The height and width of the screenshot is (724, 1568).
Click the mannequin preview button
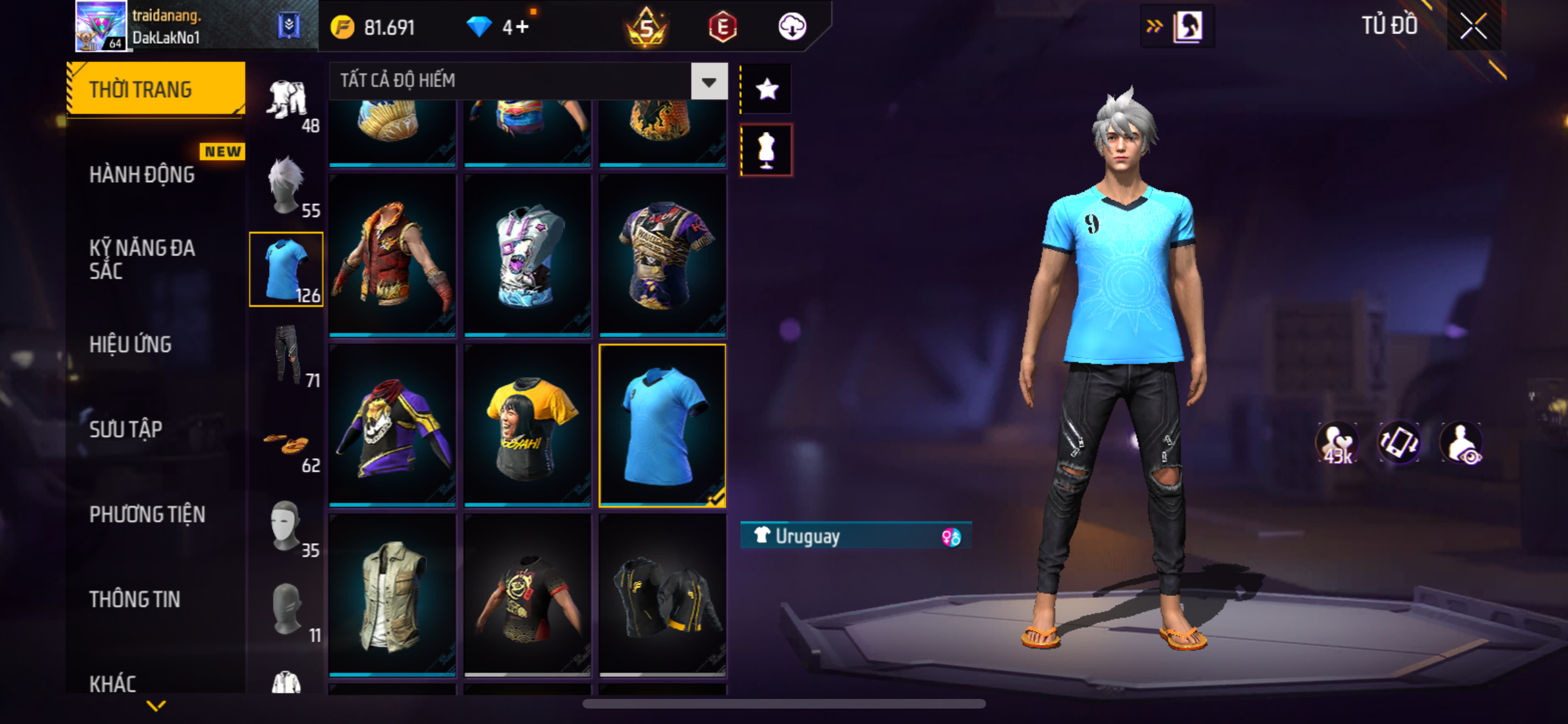point(767,150)
